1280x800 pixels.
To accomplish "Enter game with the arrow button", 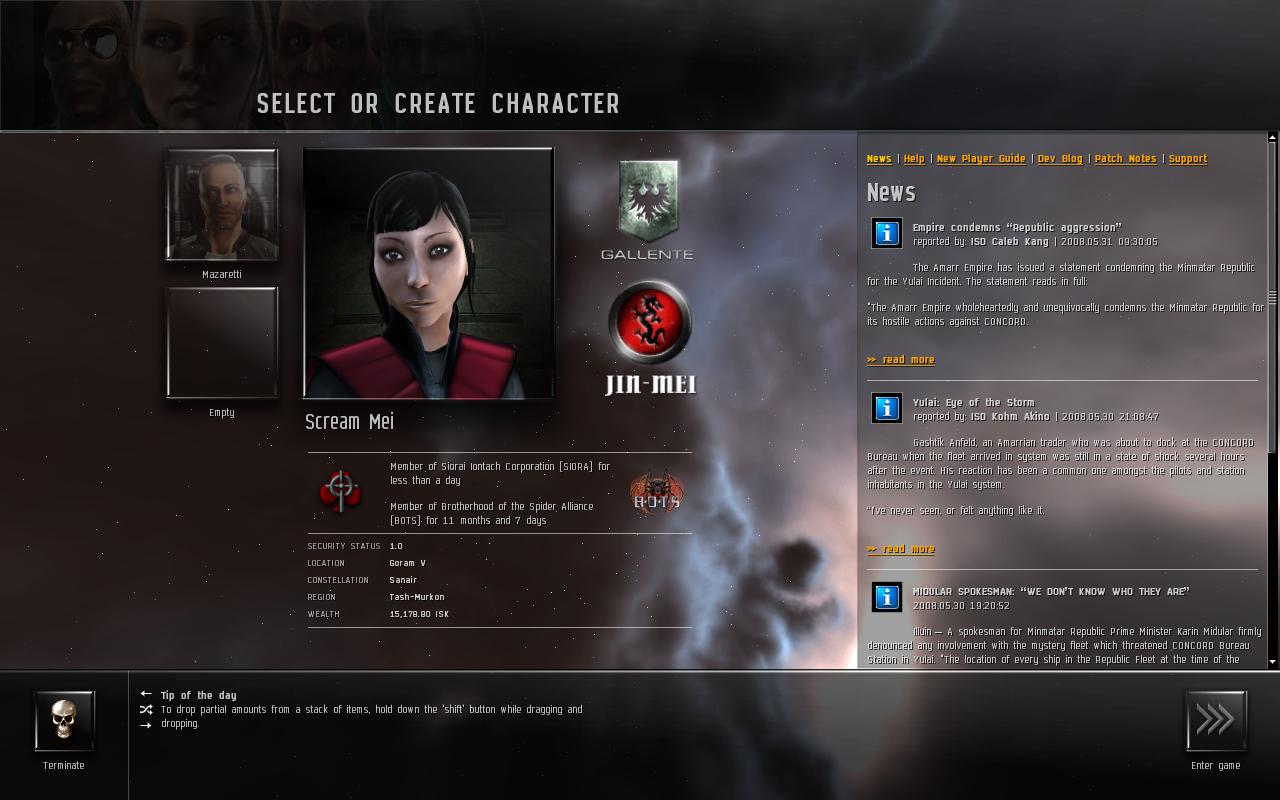I will [1216, 720].
